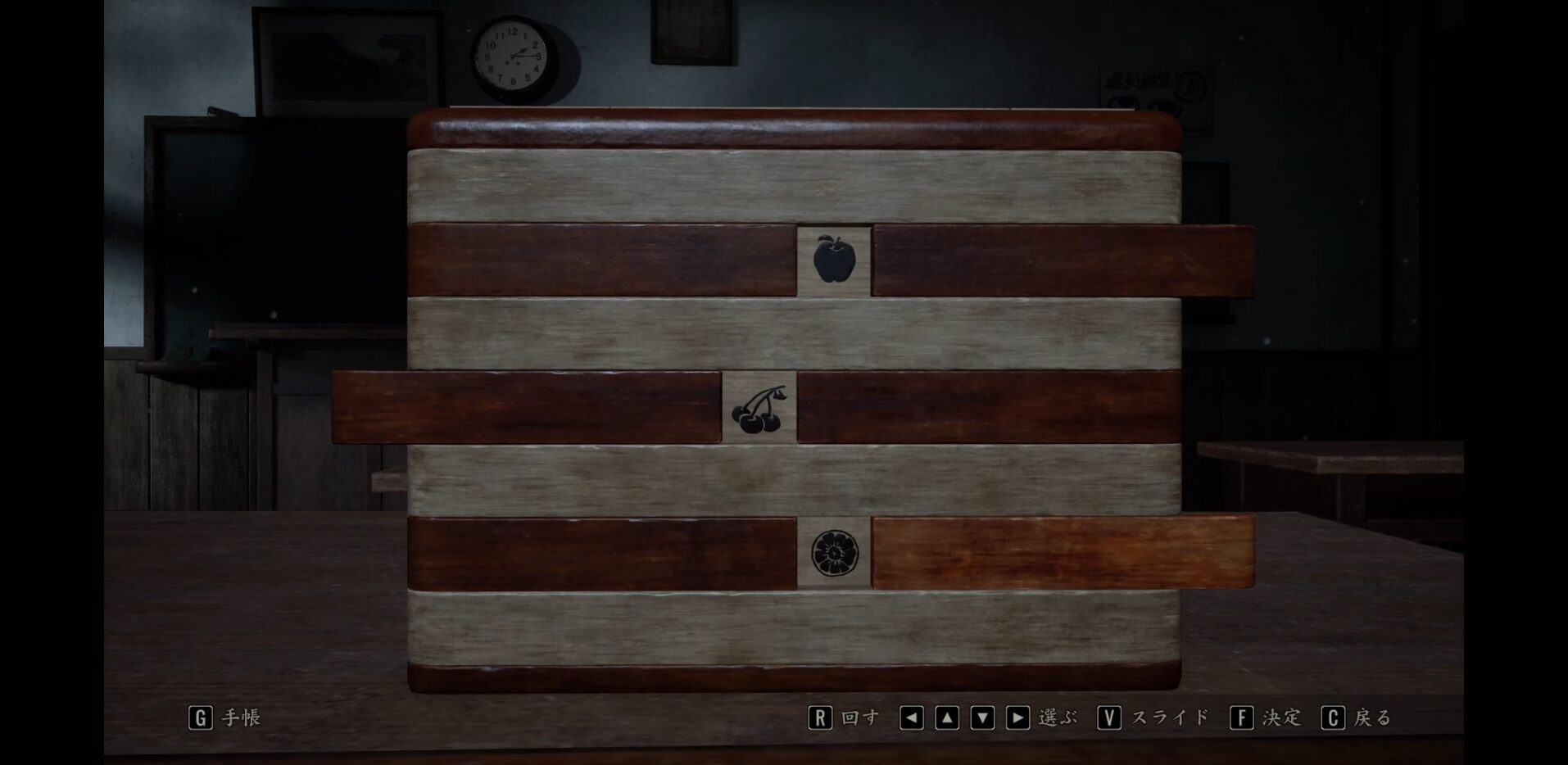Click the V スライド slide key prompt icon

[x=1111, y=717]
